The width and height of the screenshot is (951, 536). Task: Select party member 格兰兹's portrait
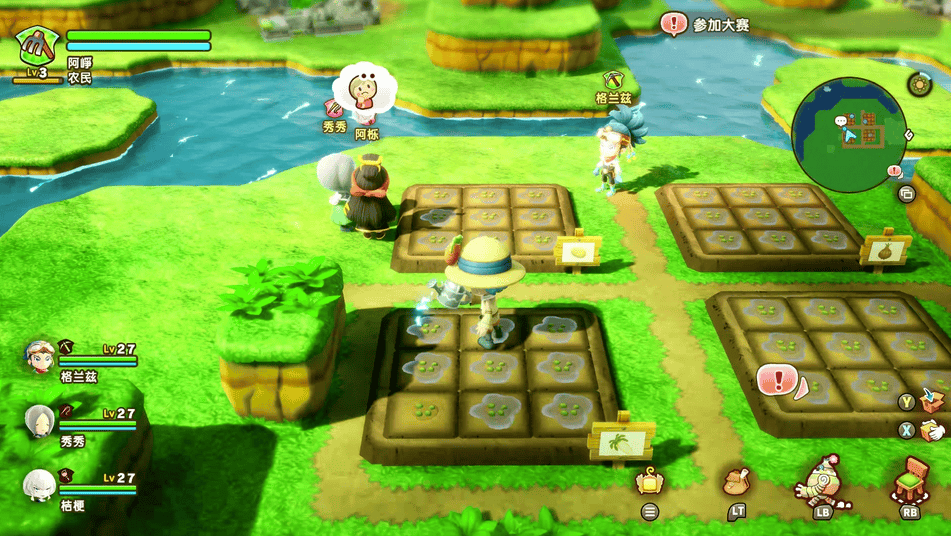(39, 357)
